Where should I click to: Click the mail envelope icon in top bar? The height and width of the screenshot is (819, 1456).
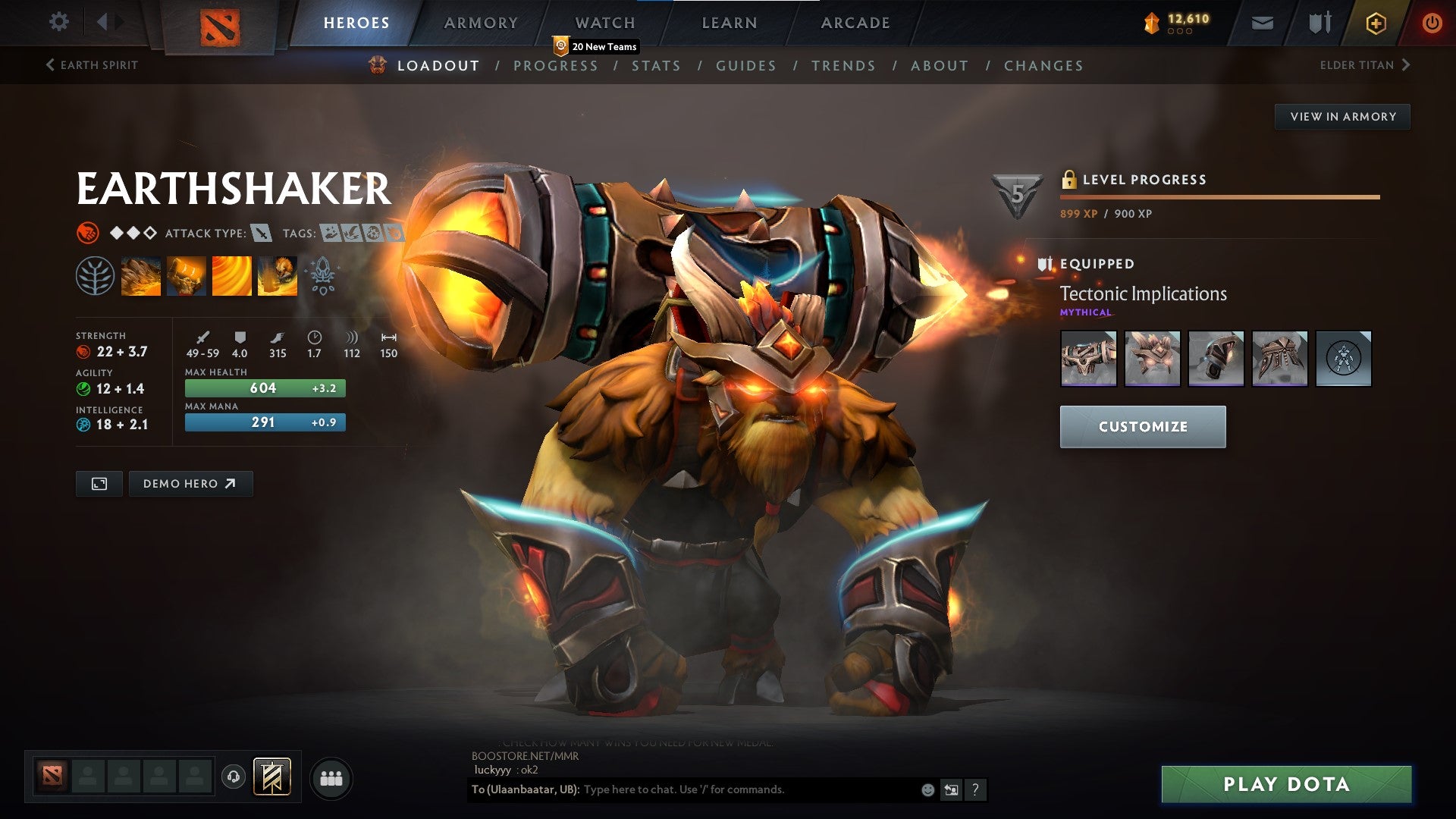1264,23
